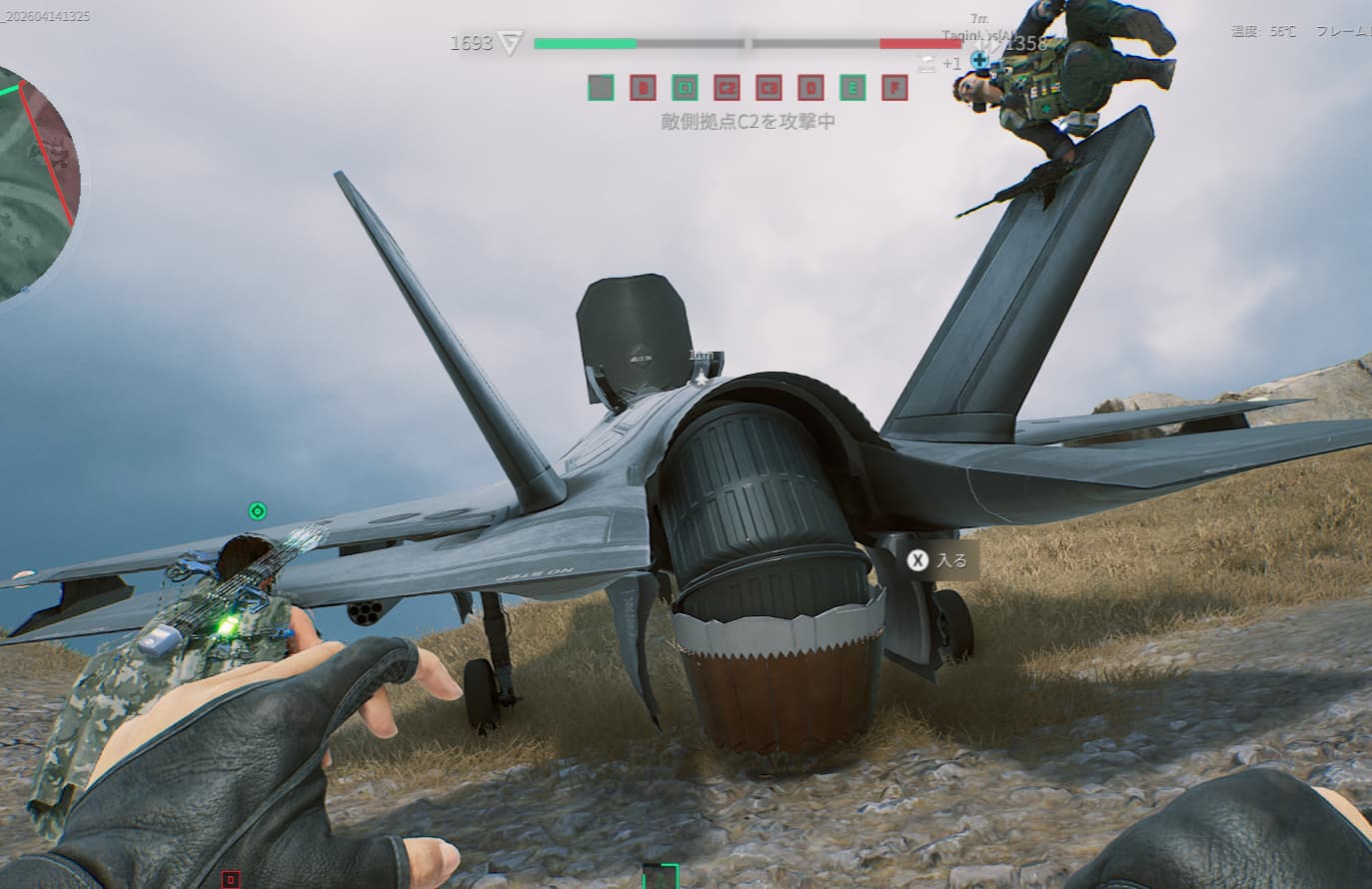Image resolution: width=1372 pixels, height=889 pixels.
Task: Click the green circular squad marker
Action: [x=257, y=511]
